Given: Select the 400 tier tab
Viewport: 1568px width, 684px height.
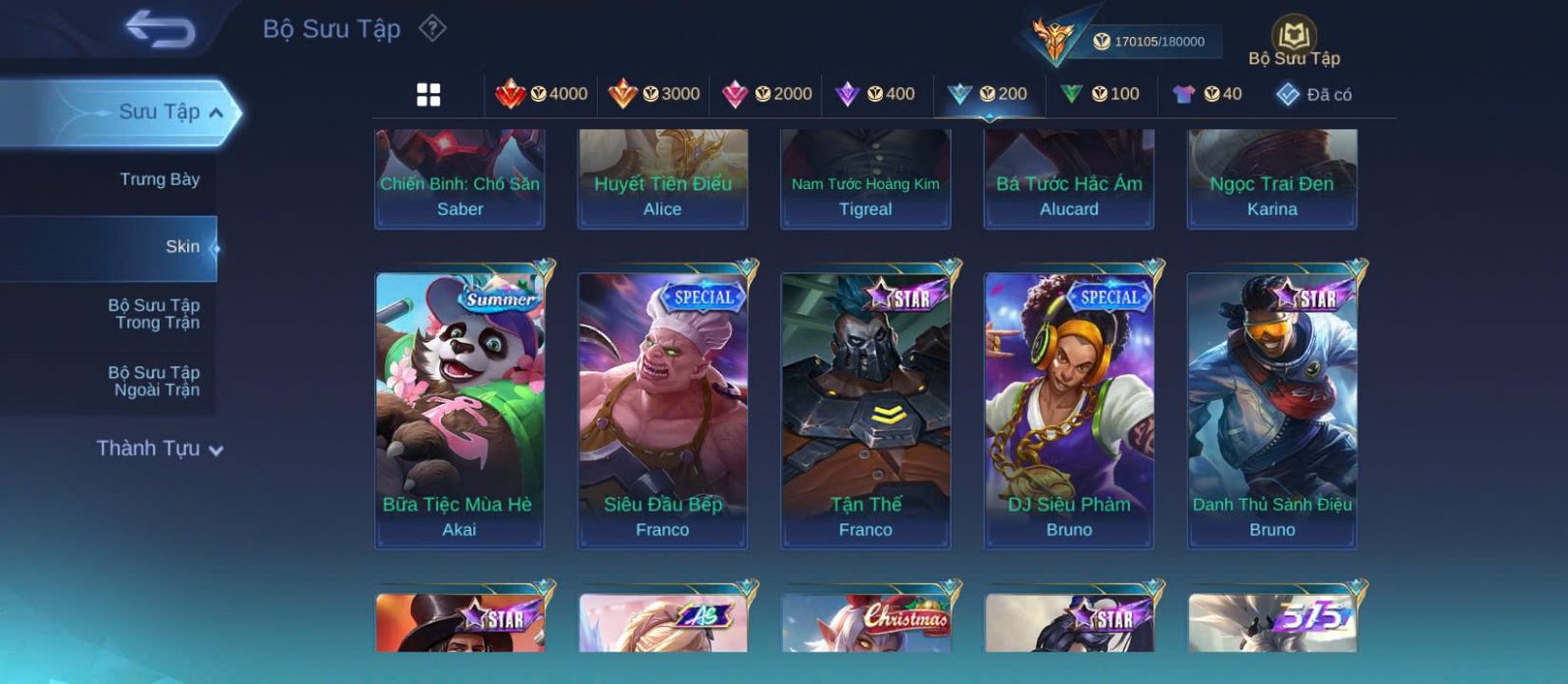Looking at the screenshot, I should 875,94.
